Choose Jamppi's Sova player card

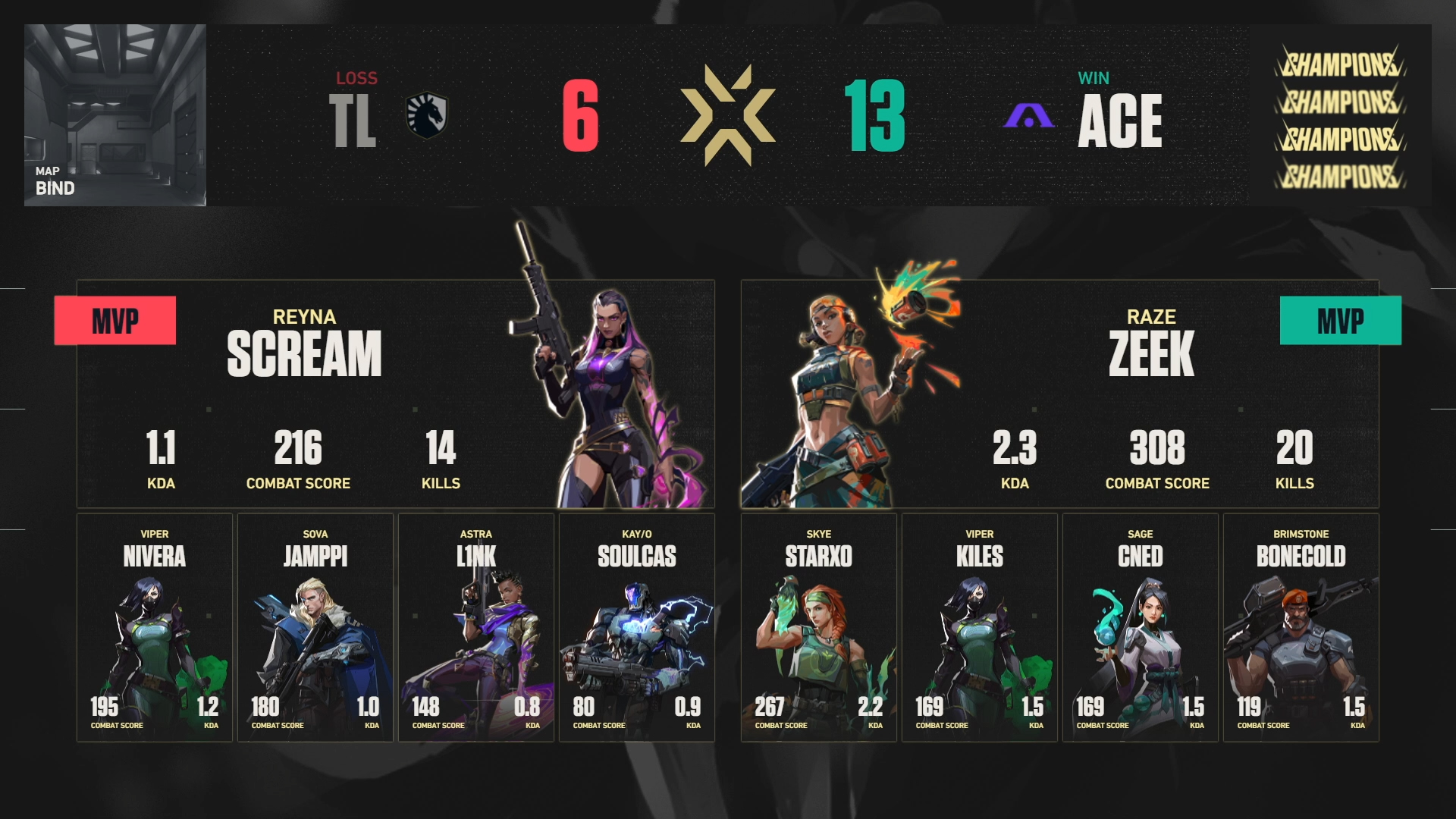click(x=315, y=628)
